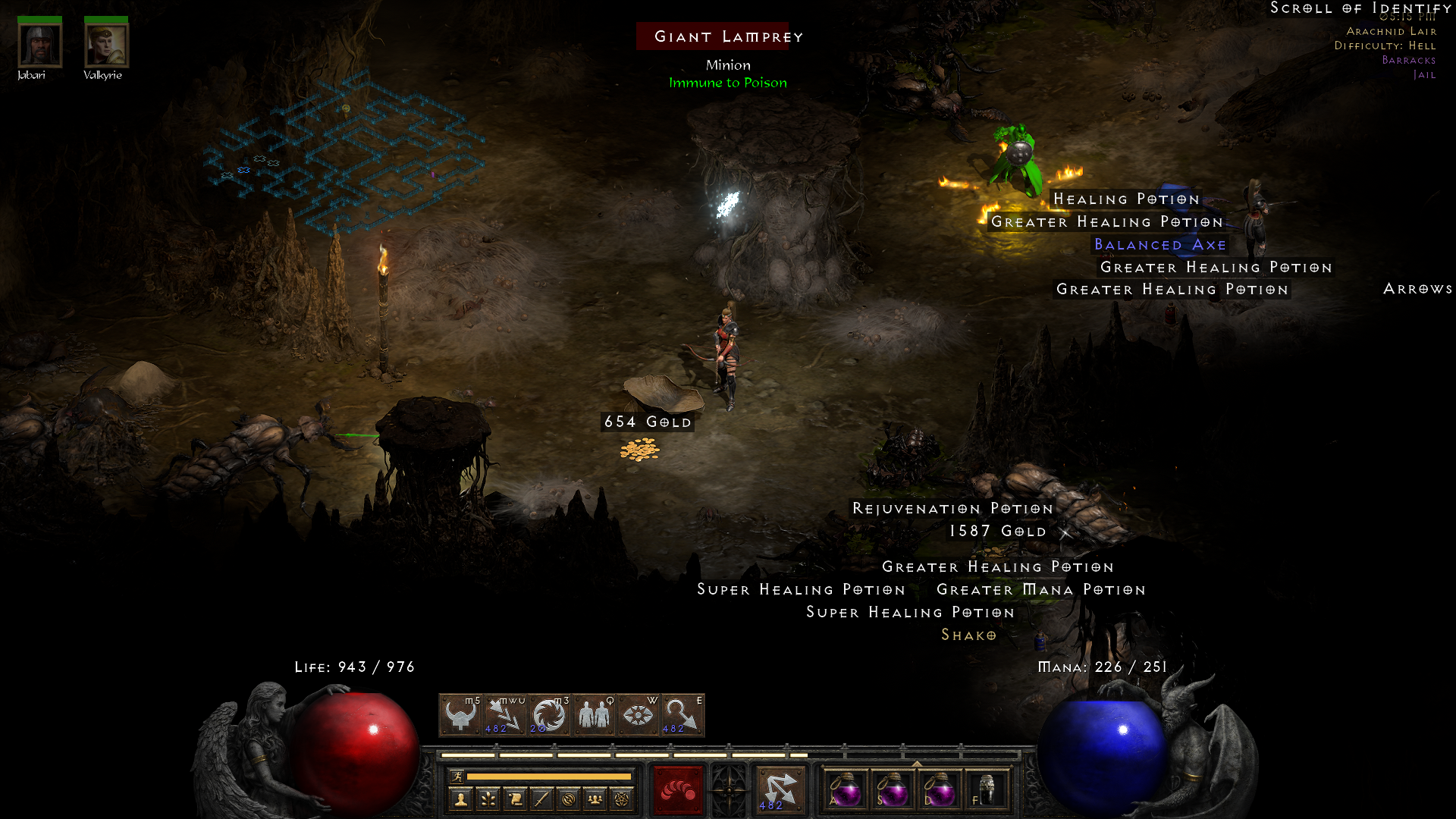The image size is (1456, 819).
Task: Open the Inventory with the sword icon
Action: pyautogui.click(x=541, y=800)
